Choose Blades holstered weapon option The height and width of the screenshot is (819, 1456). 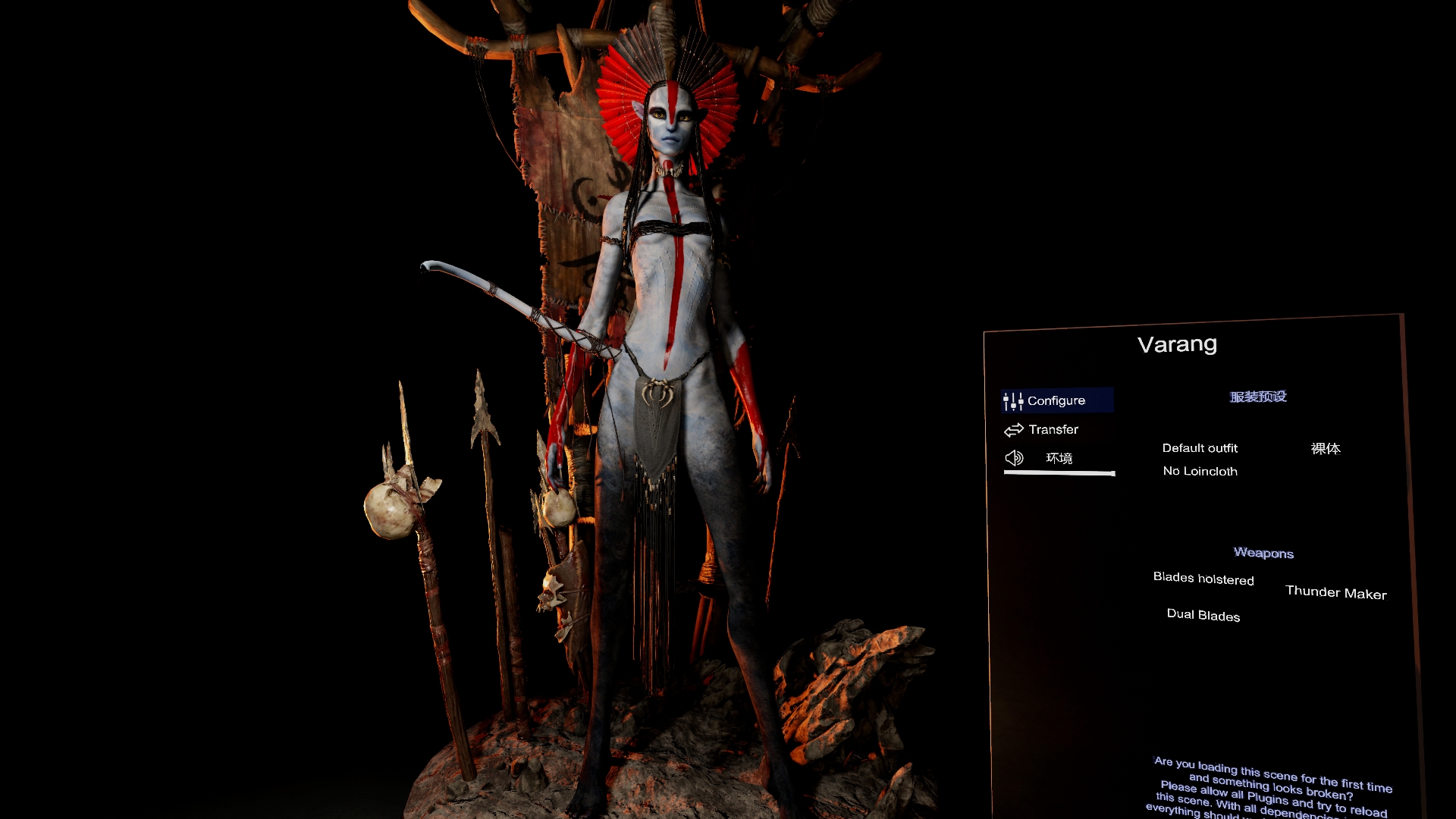click(x=1203, y=579)
